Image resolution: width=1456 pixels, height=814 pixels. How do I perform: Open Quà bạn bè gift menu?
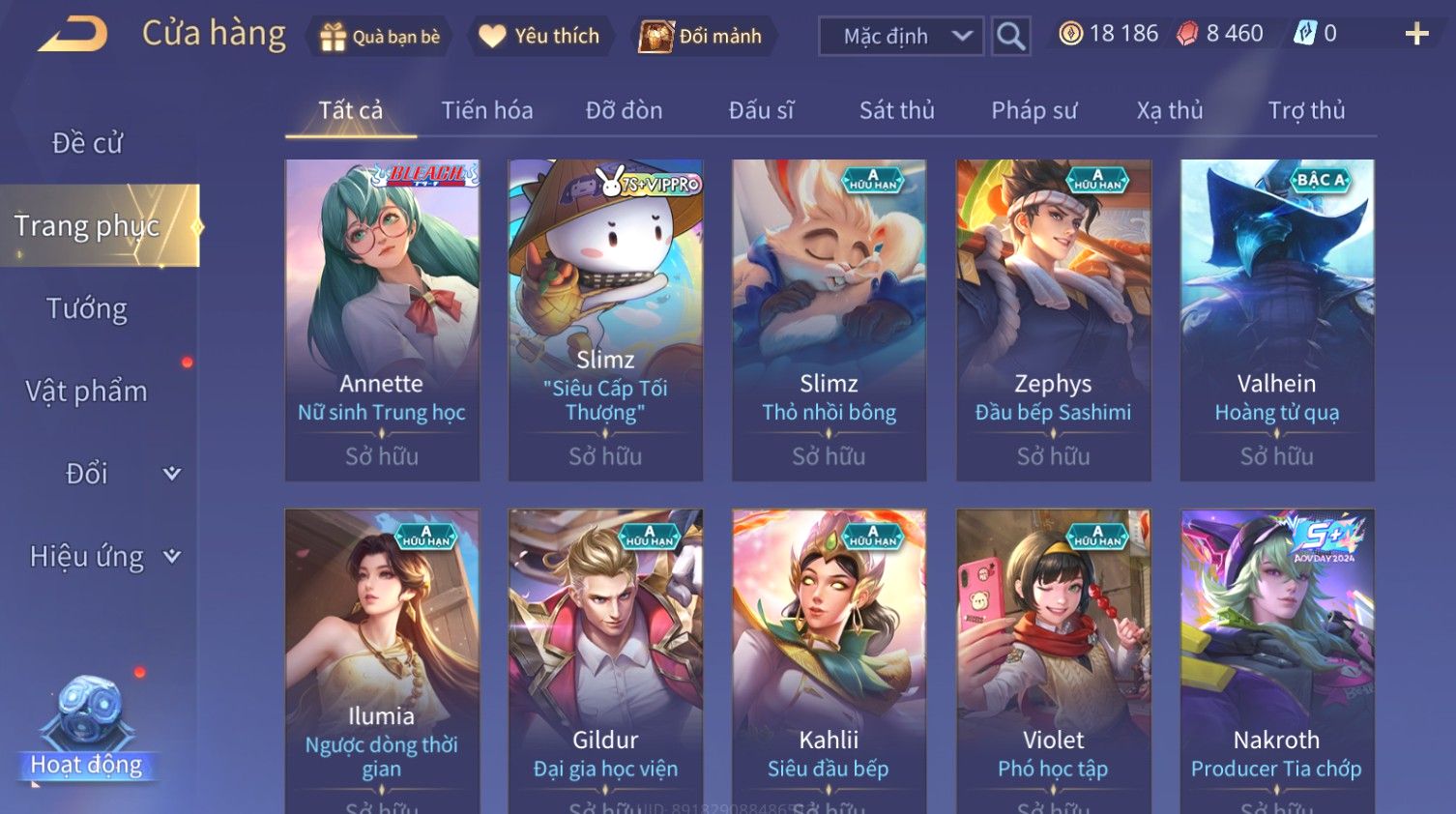[x=379, y=37]
